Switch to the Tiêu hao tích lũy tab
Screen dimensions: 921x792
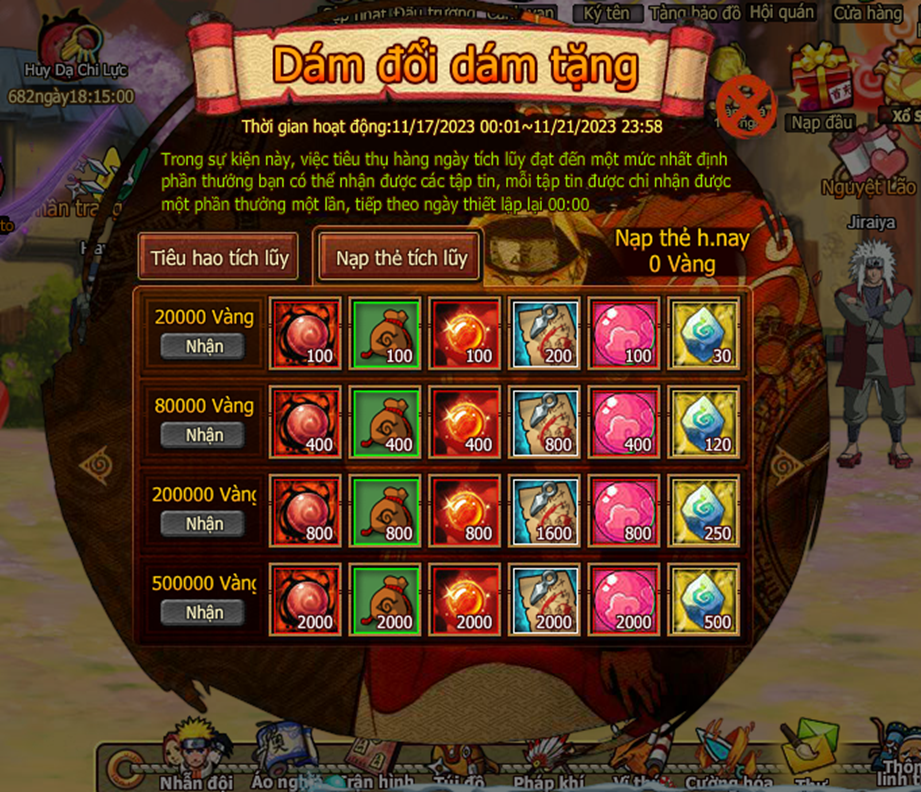pyautogui.click(x=219, y=257)
